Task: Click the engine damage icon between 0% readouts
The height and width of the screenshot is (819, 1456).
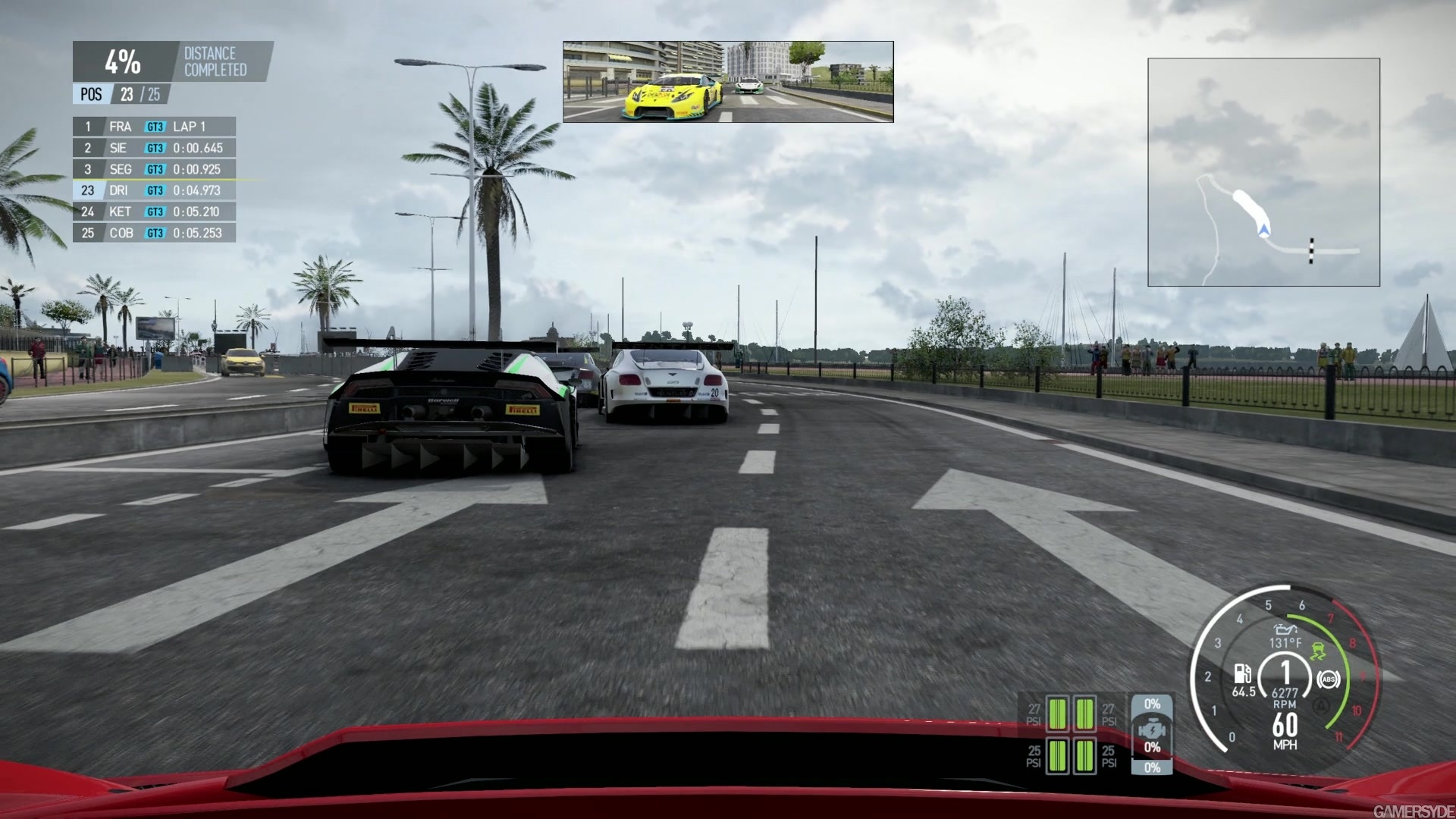Action: point(1152,728)
